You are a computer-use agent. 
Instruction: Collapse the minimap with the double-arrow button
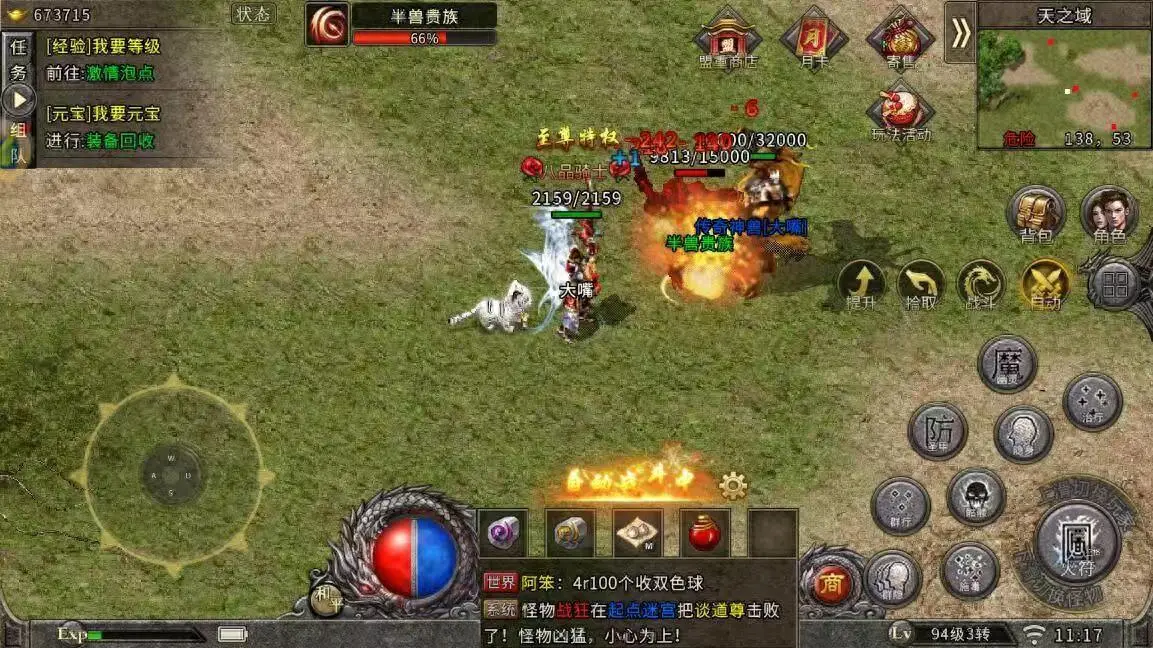click(x=960, y=33)
